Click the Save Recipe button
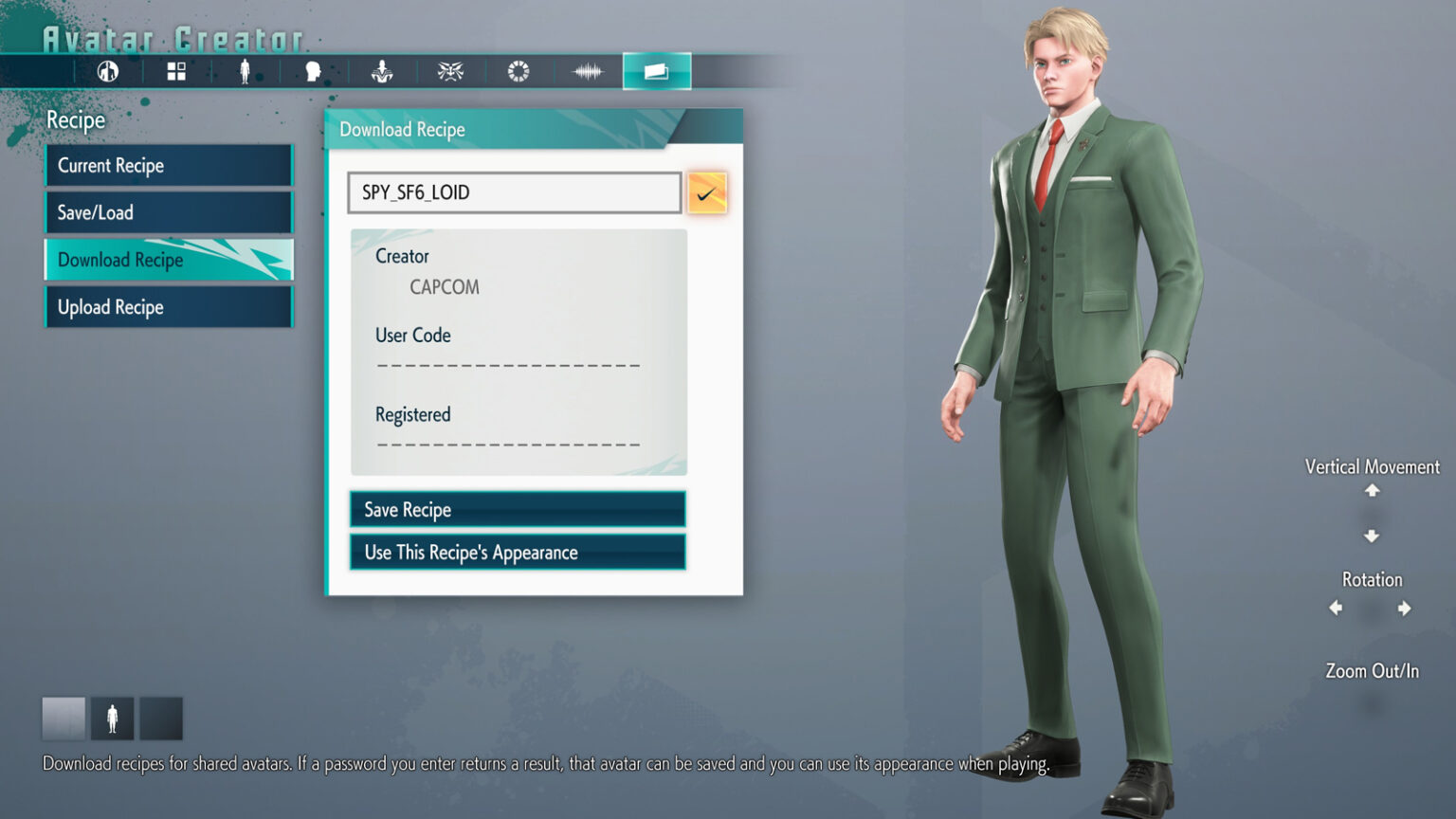This screenshot has width=1456, height=819. coord(517,509)
